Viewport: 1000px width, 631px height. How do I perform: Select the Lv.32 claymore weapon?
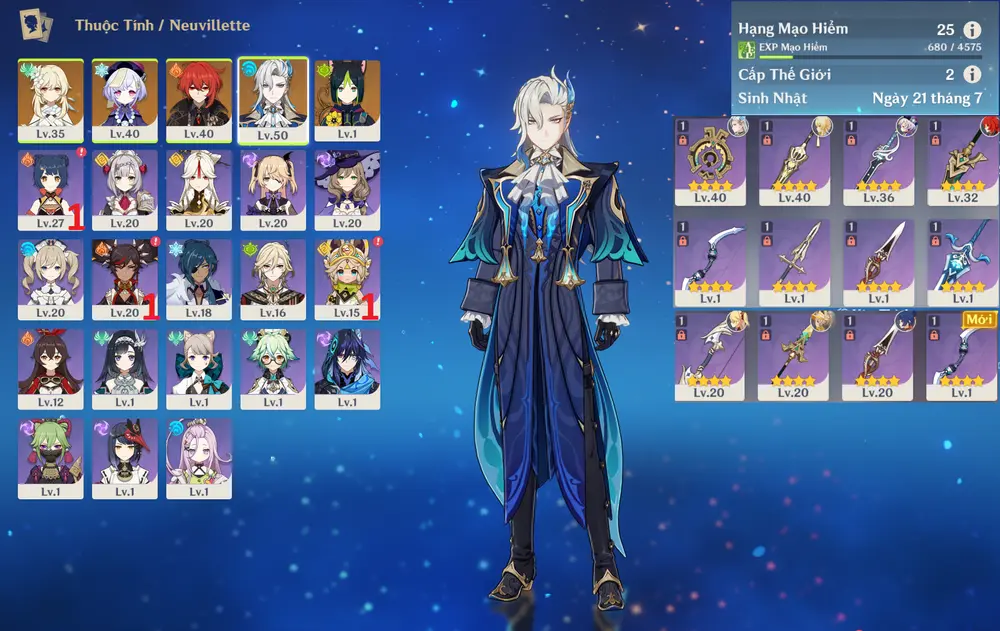[962, 162]
